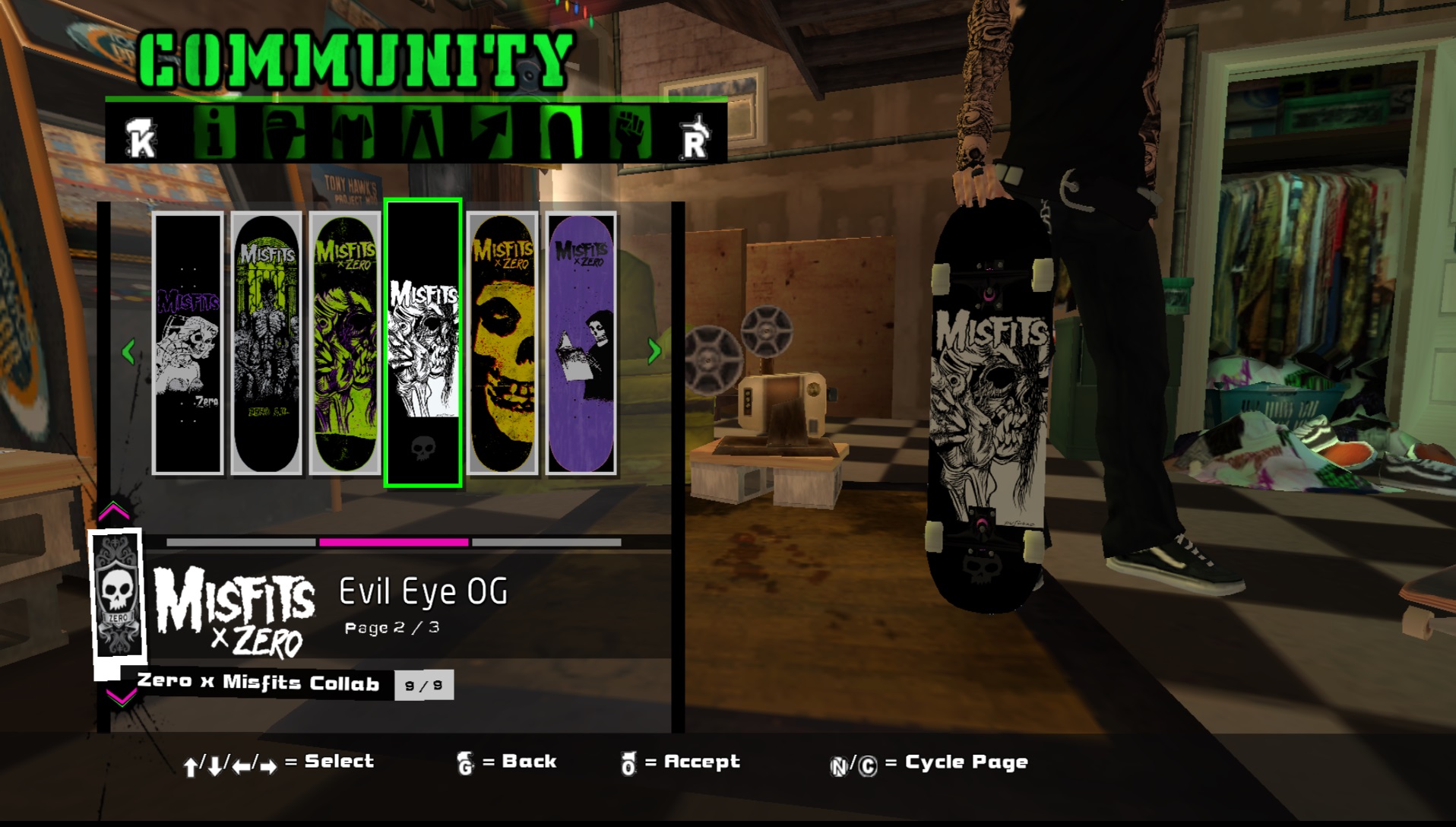
Task: Jump to the third page indicator segment
Action: tap(546, 542)
